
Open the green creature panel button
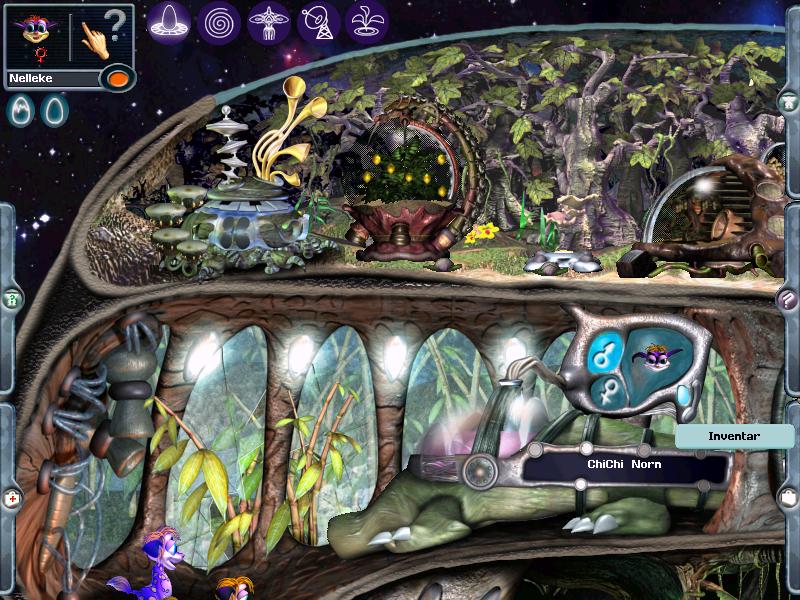pos(12,298)
